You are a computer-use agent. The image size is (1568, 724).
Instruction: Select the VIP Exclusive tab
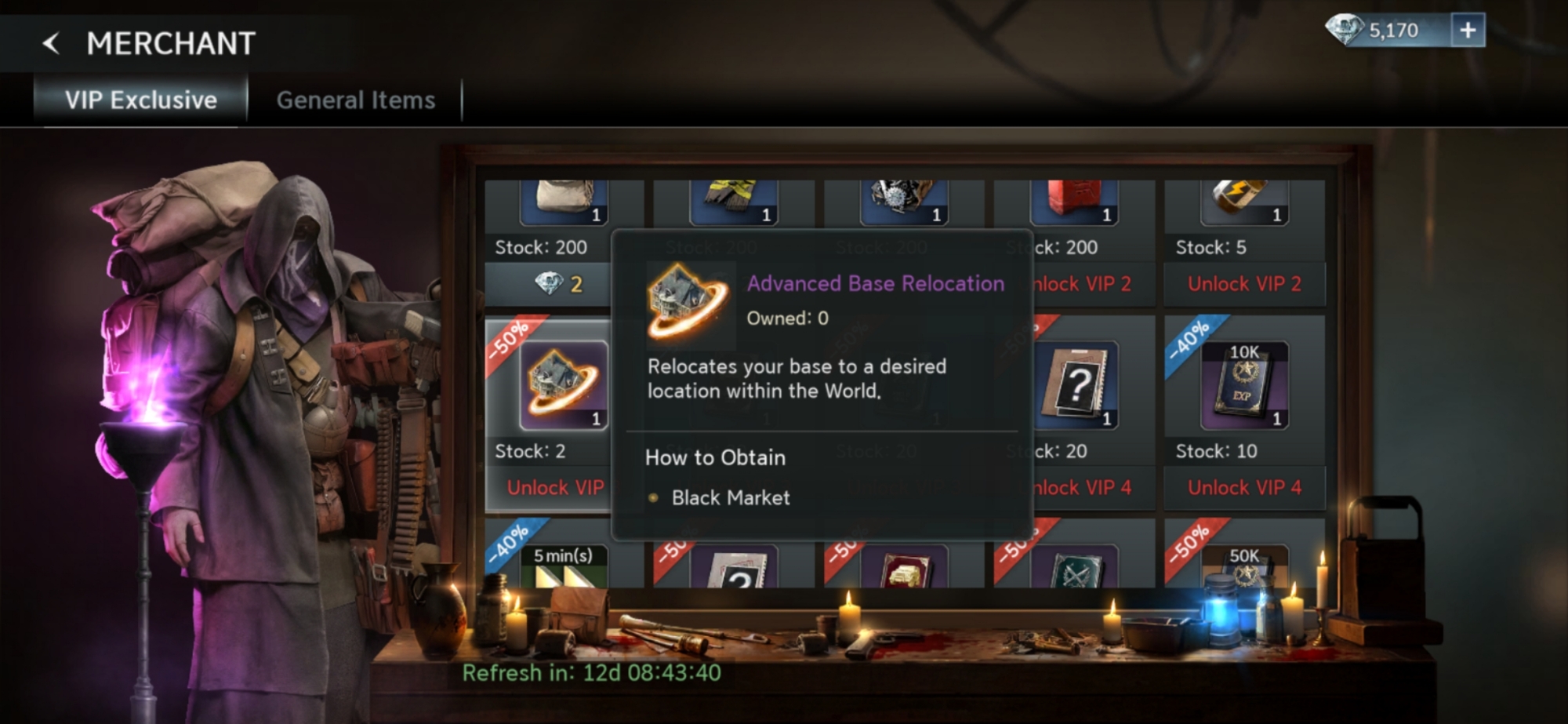point(141,100)
